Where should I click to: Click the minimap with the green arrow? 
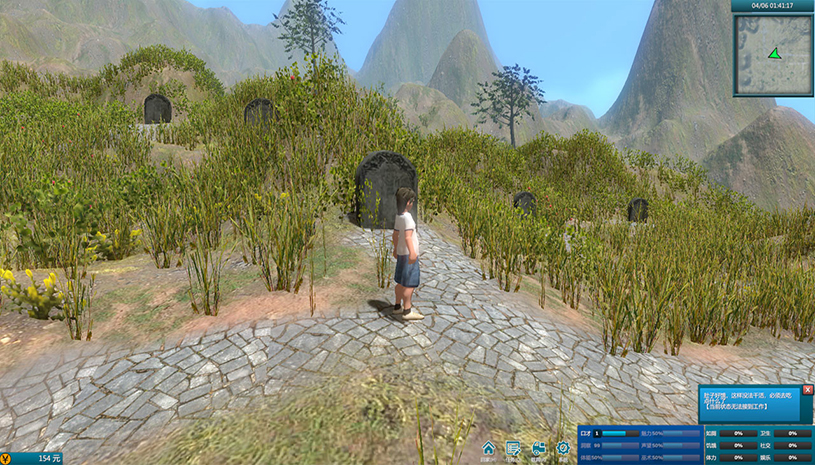[x=773, y=54]
